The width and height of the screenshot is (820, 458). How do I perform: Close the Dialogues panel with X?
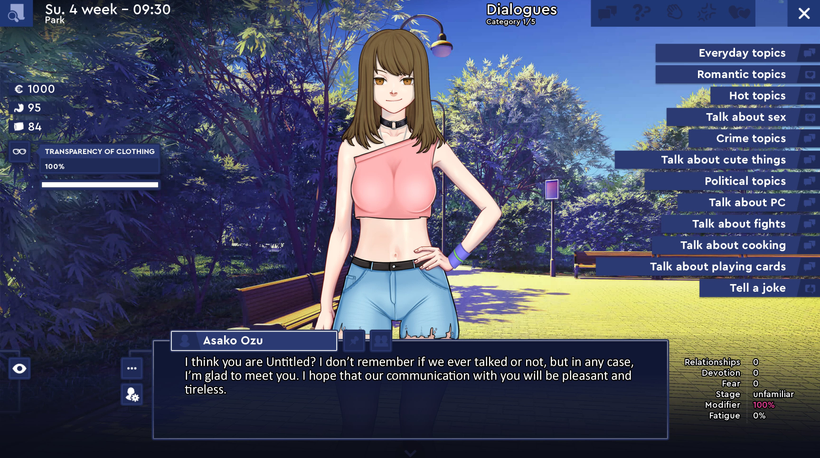[x=804, y=13]
